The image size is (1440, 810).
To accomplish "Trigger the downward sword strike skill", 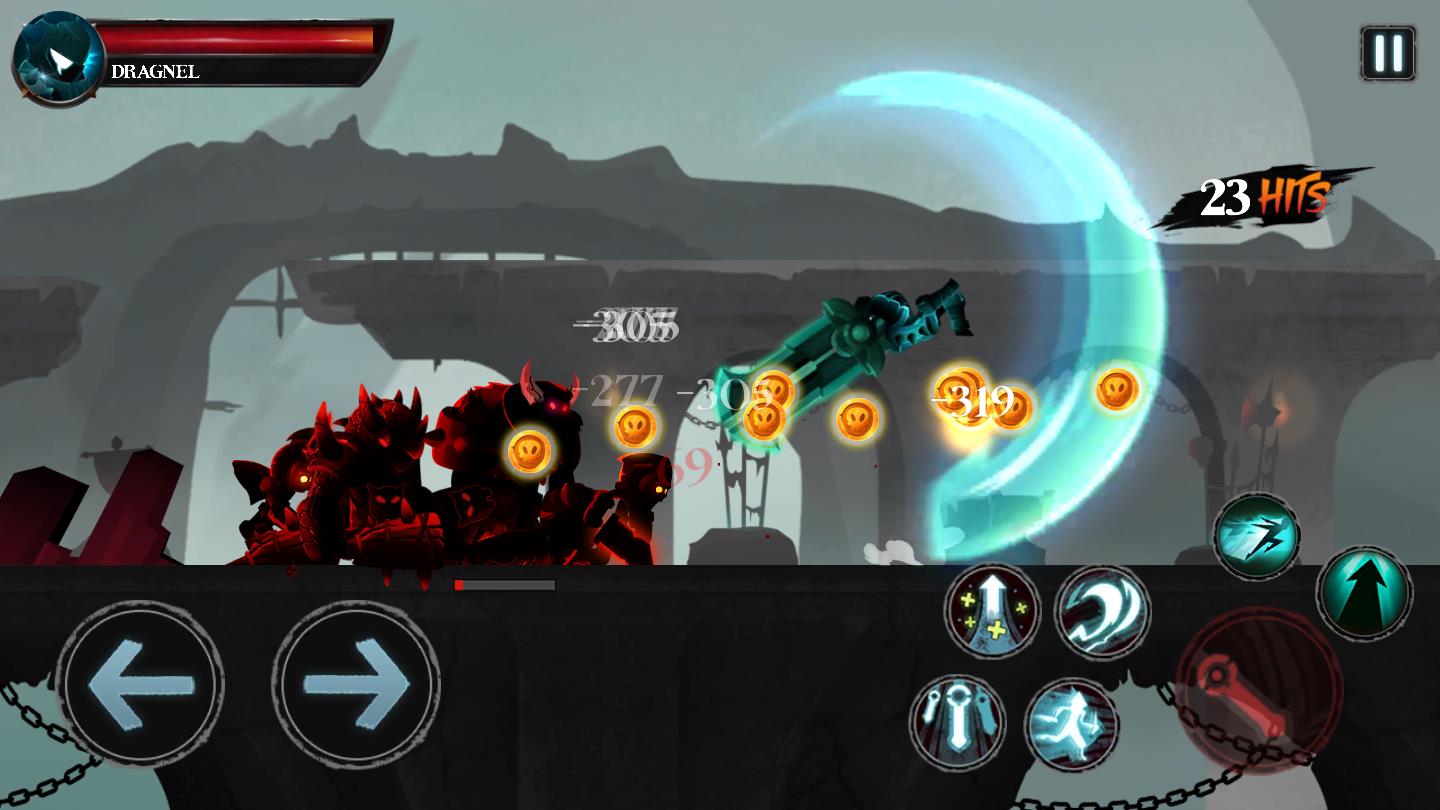I will pyautogui.click(x=958, y=723).
